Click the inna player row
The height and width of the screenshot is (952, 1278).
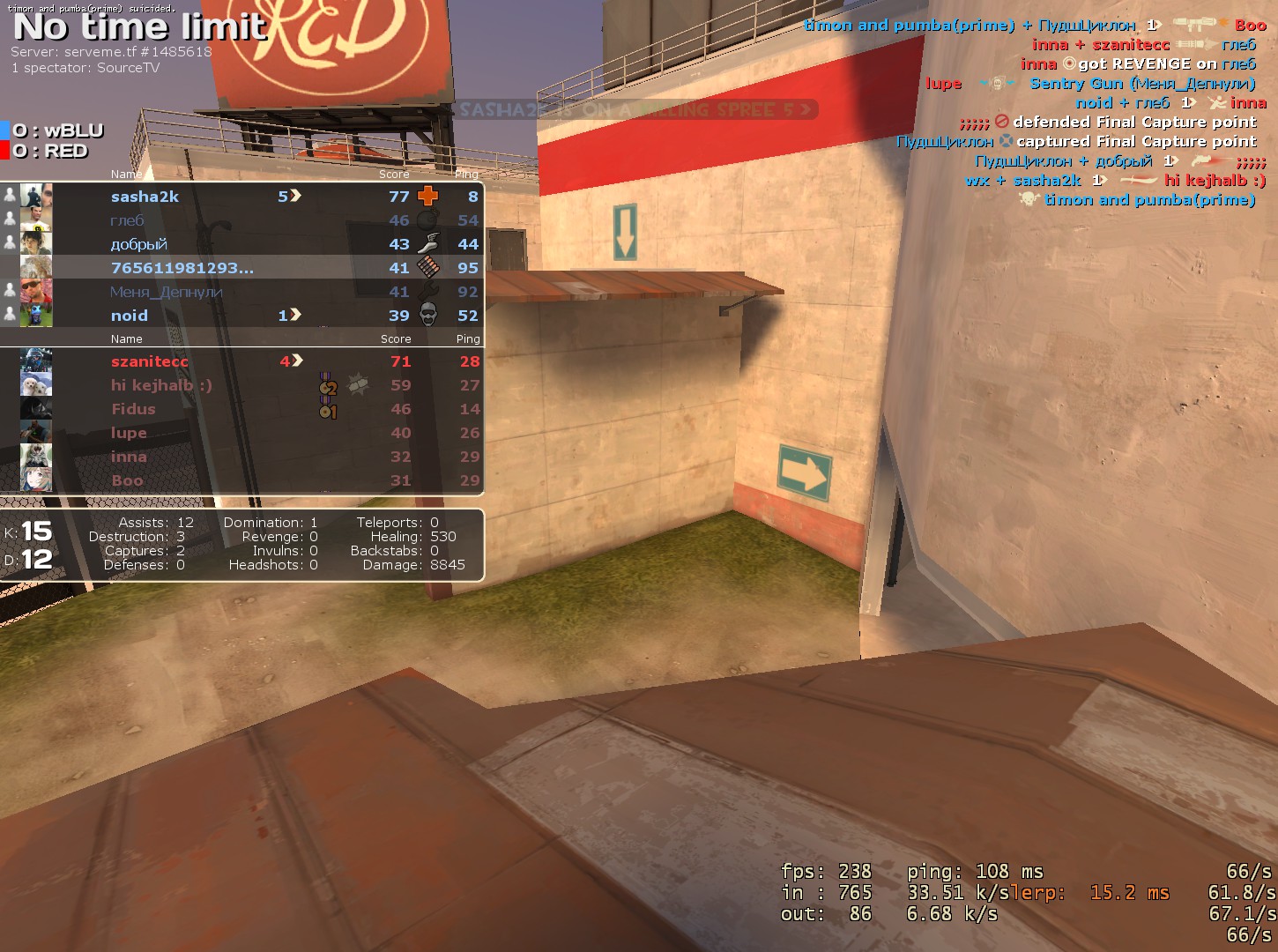[x=129, y=457]
